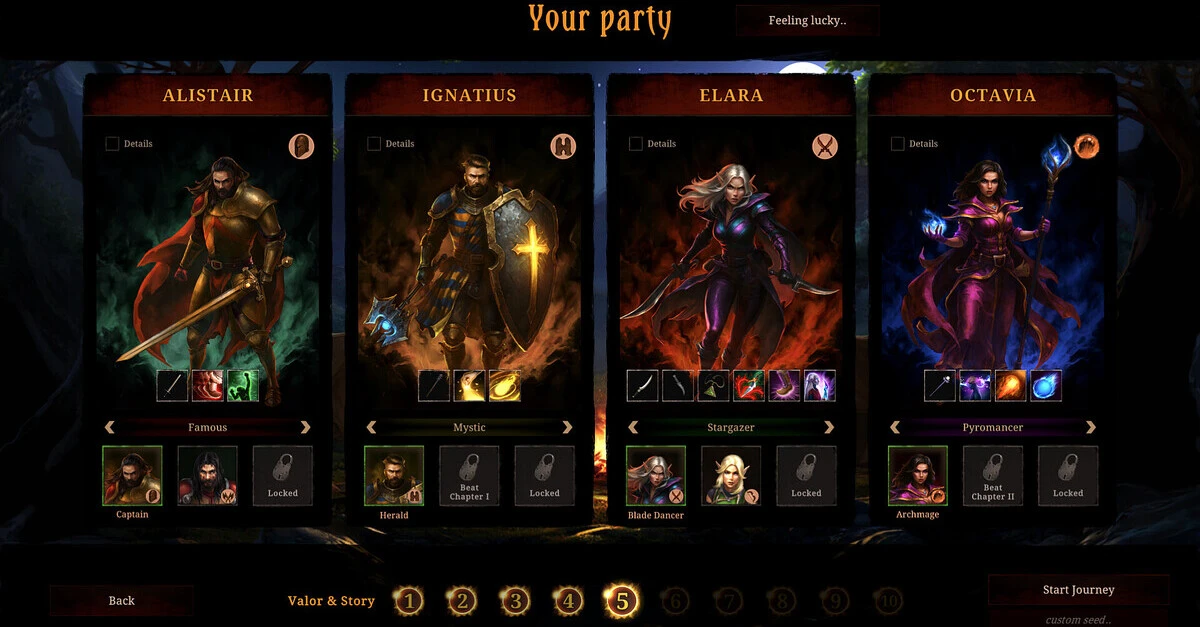Go back to the previous screen
1200x627 pixels.
pos(121,600)
